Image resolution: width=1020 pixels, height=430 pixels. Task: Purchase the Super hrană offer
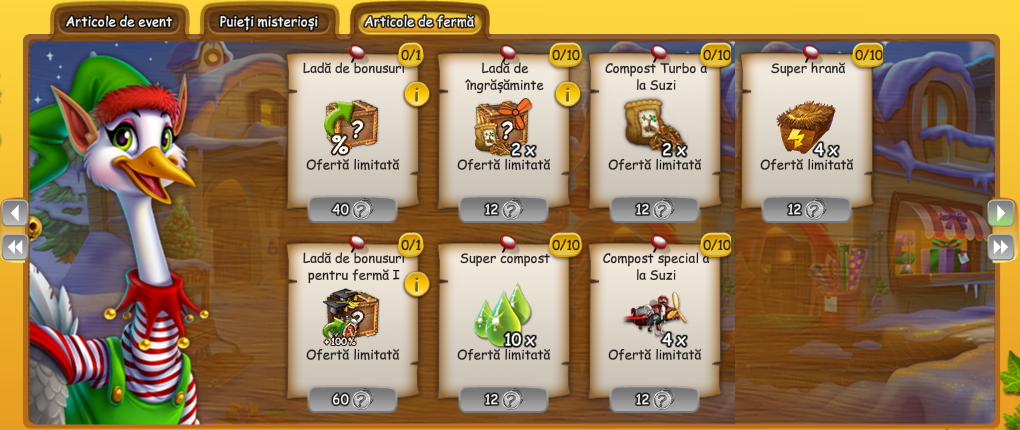[x=806, y=210]
